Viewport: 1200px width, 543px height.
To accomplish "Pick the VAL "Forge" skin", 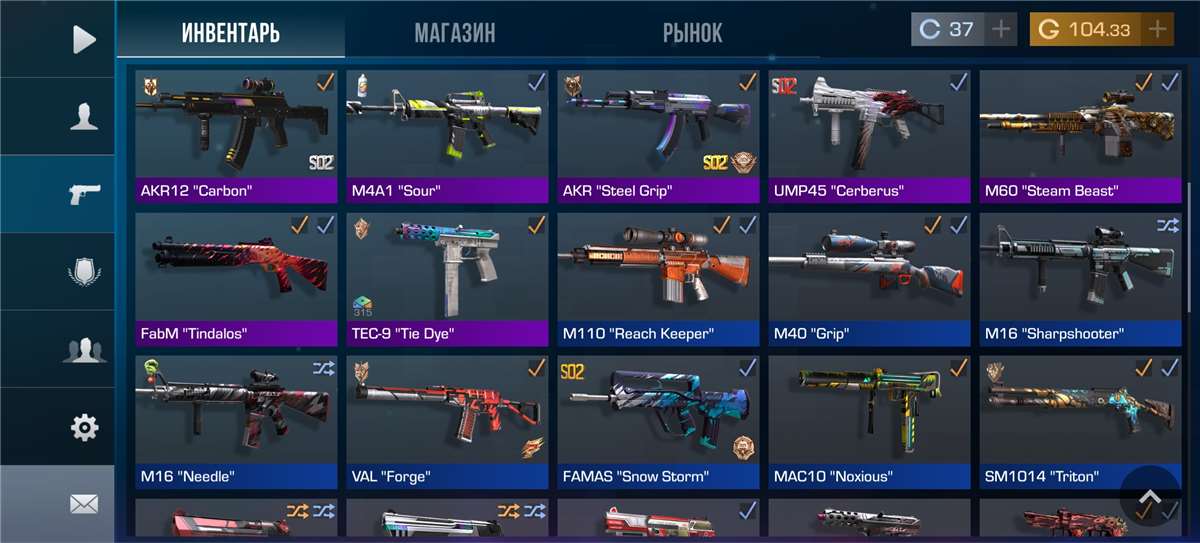I will click(447, 422).
